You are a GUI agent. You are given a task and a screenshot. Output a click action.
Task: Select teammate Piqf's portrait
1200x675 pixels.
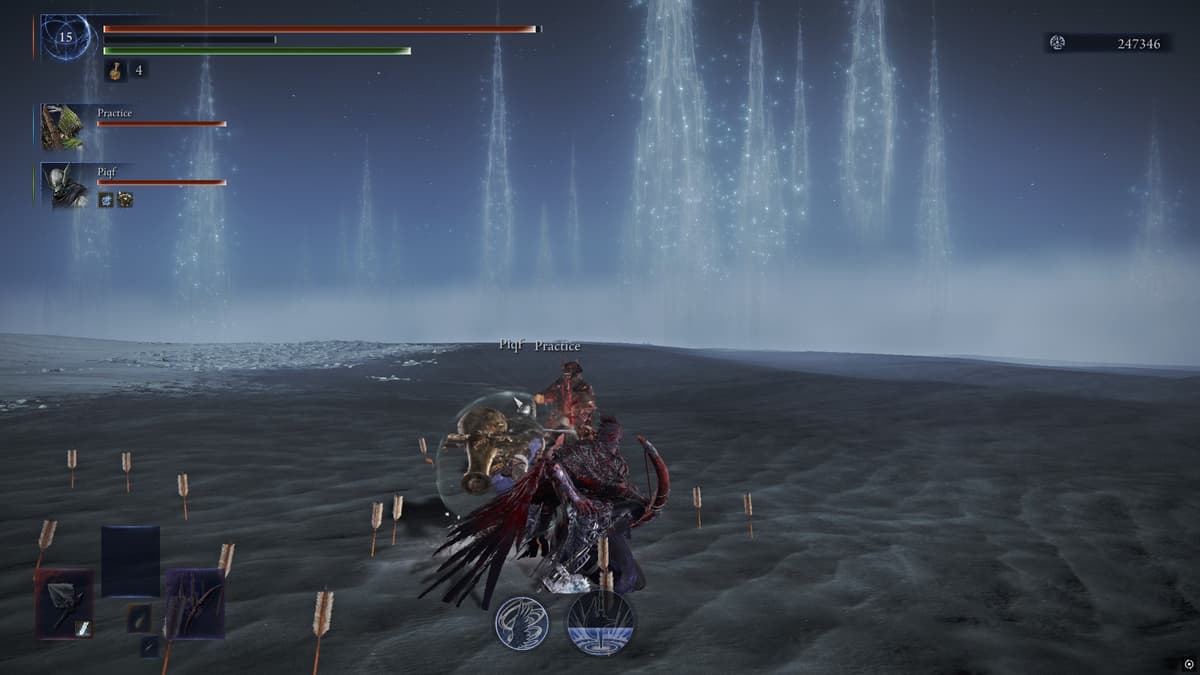click(x=63, y=185)
